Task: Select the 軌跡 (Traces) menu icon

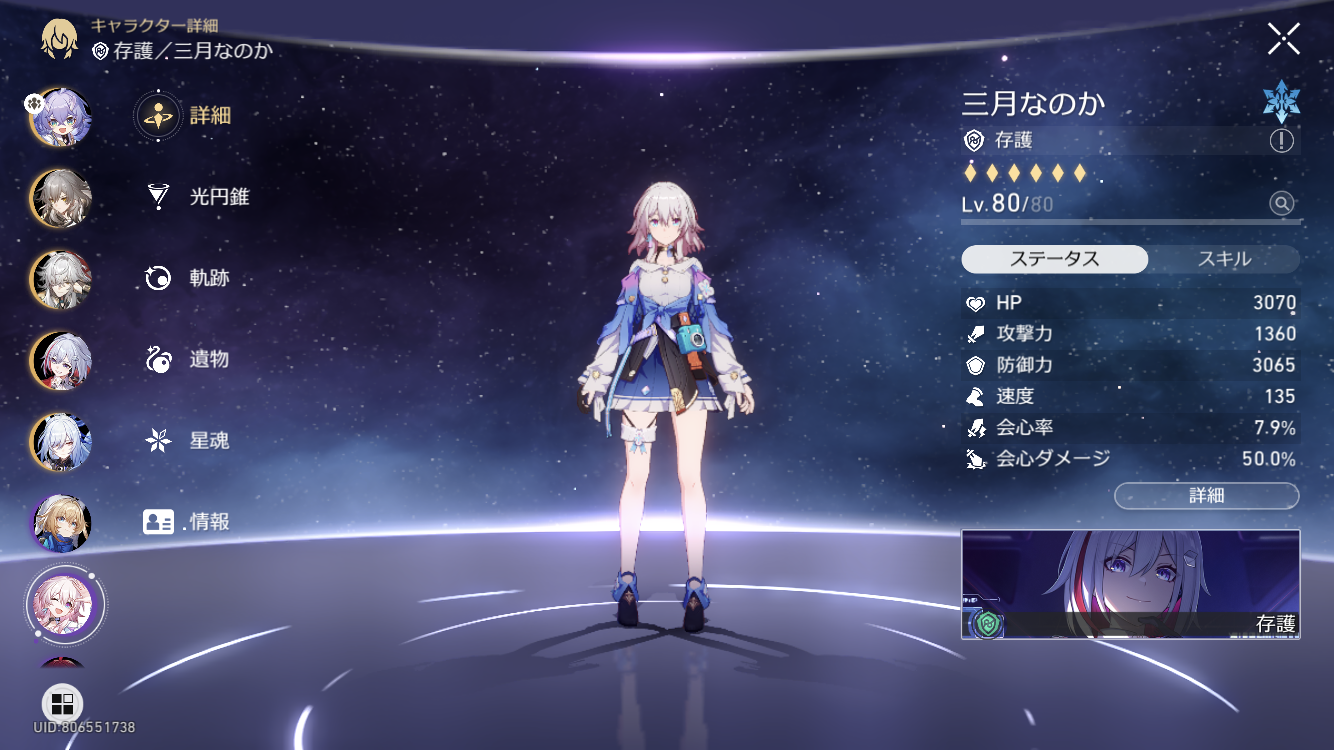Action: (x=157, y=279)
